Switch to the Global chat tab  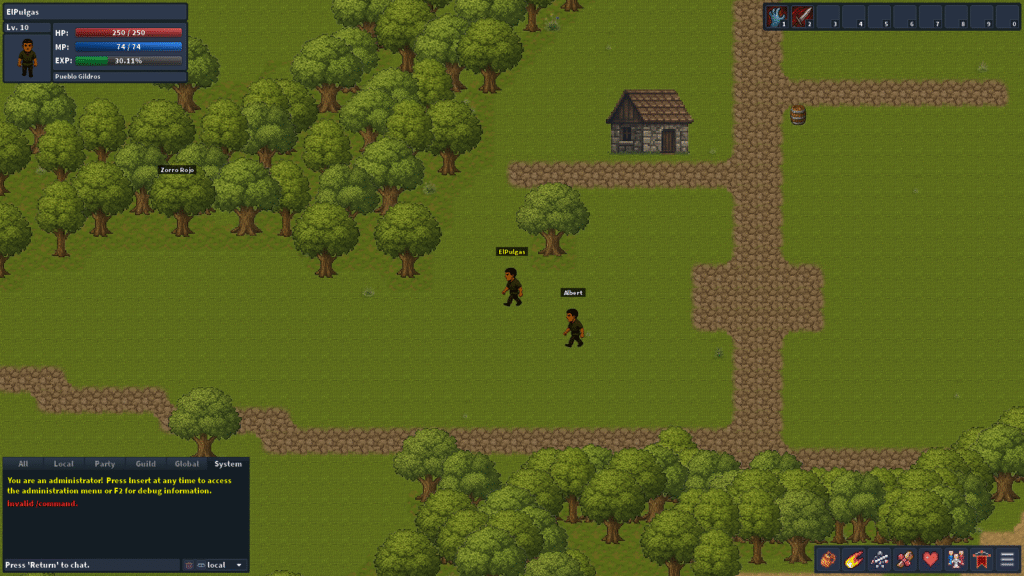pos(187,464)
